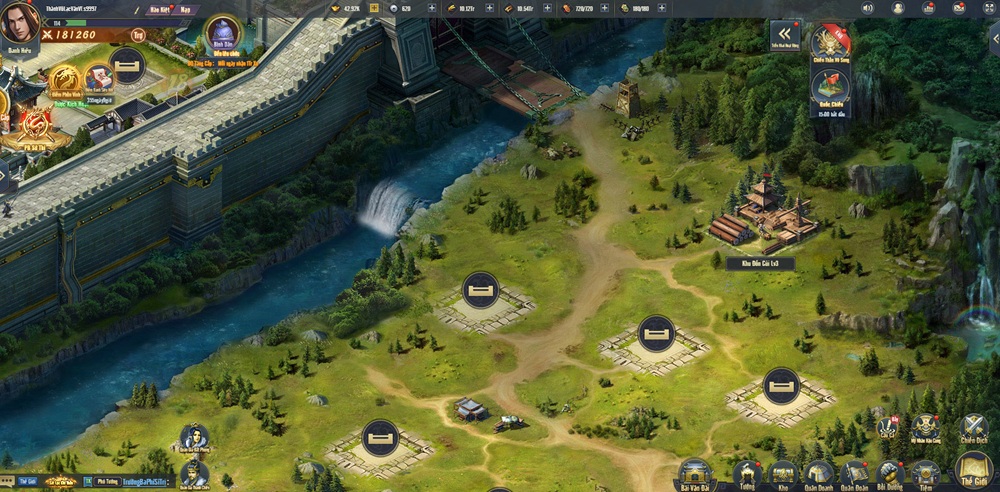This screenshot has height=492, width=1000.
Task: Open the Mỹ Nhân event icon
Action: 924,427
